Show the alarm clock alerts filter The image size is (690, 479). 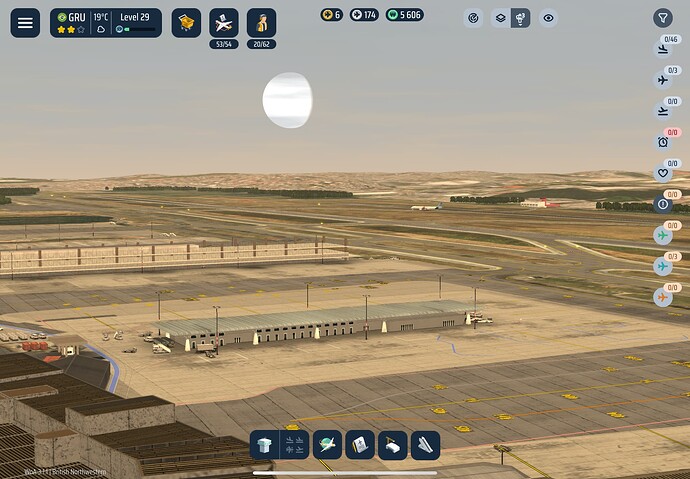tap(663, 142)
